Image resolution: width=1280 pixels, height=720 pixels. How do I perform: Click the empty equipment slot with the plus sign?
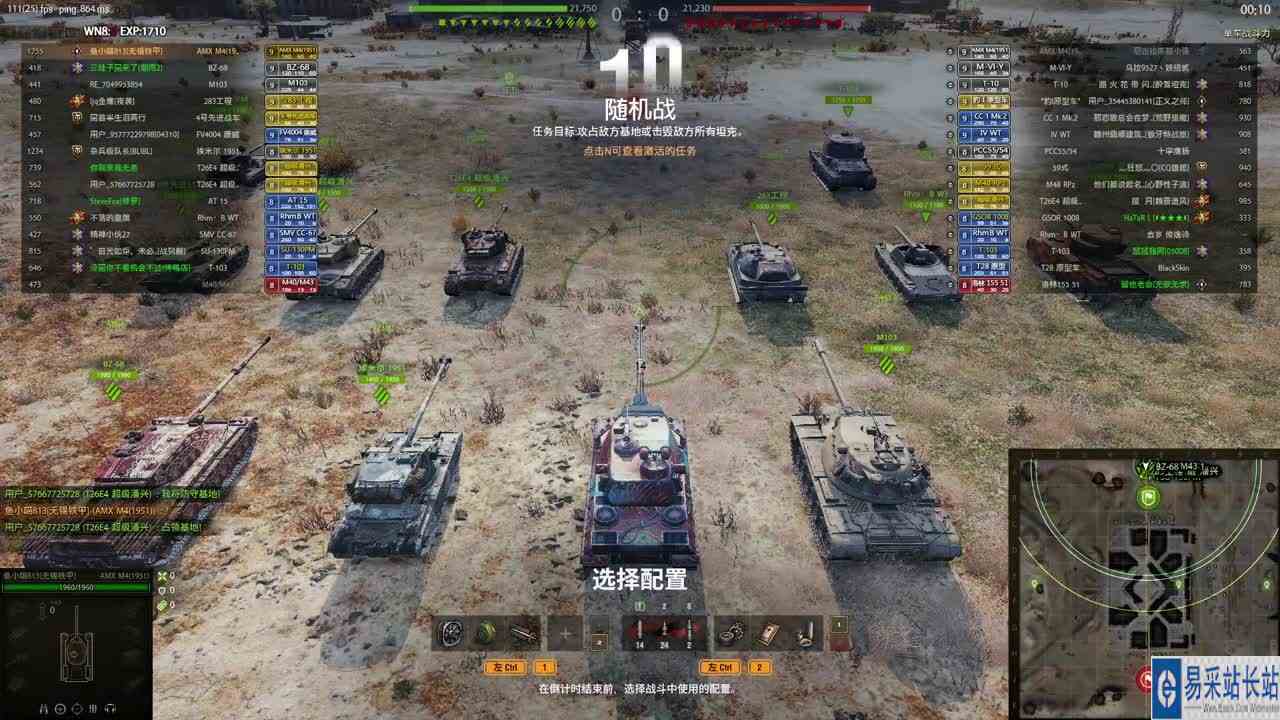(x=566, y=630)
